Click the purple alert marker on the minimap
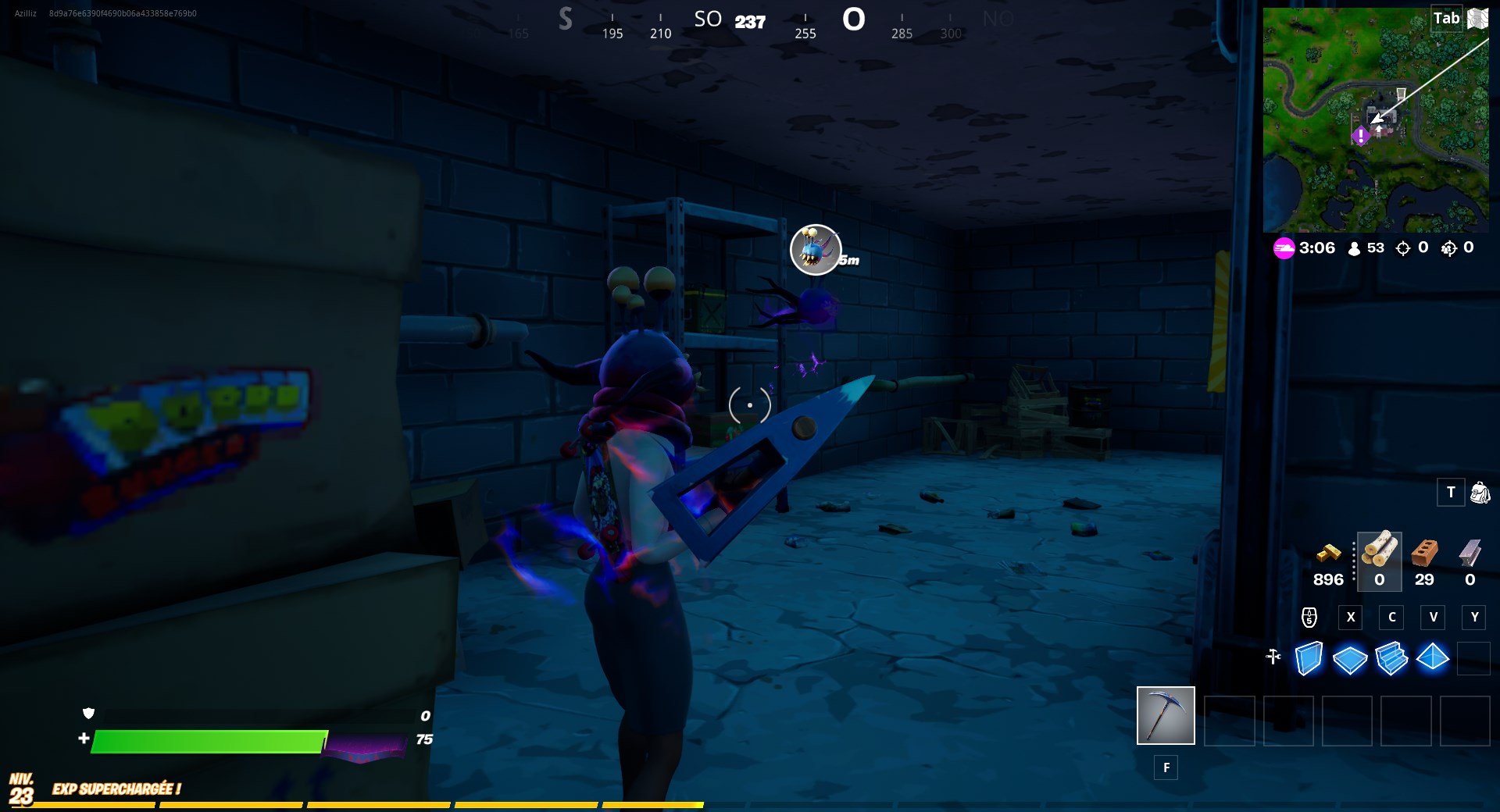This screenshot has width=1500, height=812. [x=1360, y=137]
